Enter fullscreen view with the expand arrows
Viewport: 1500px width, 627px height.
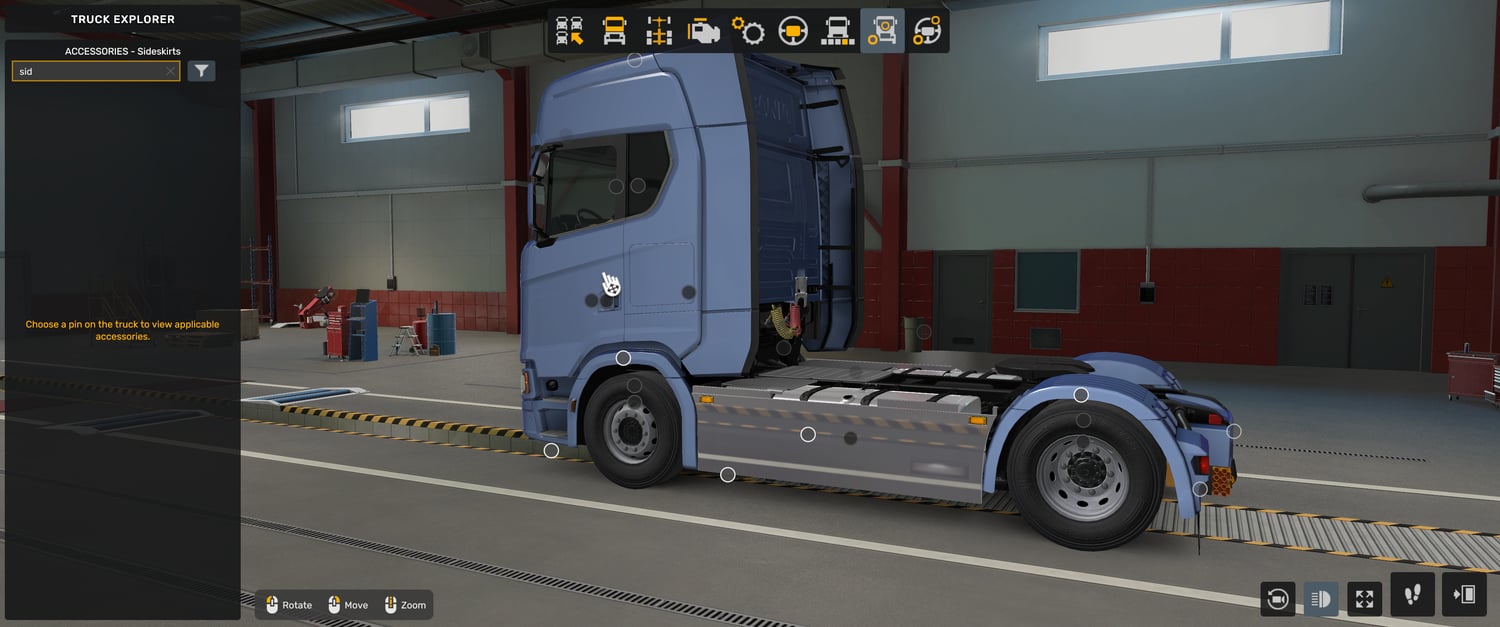pyautogui.click(x=1364, y=599)
